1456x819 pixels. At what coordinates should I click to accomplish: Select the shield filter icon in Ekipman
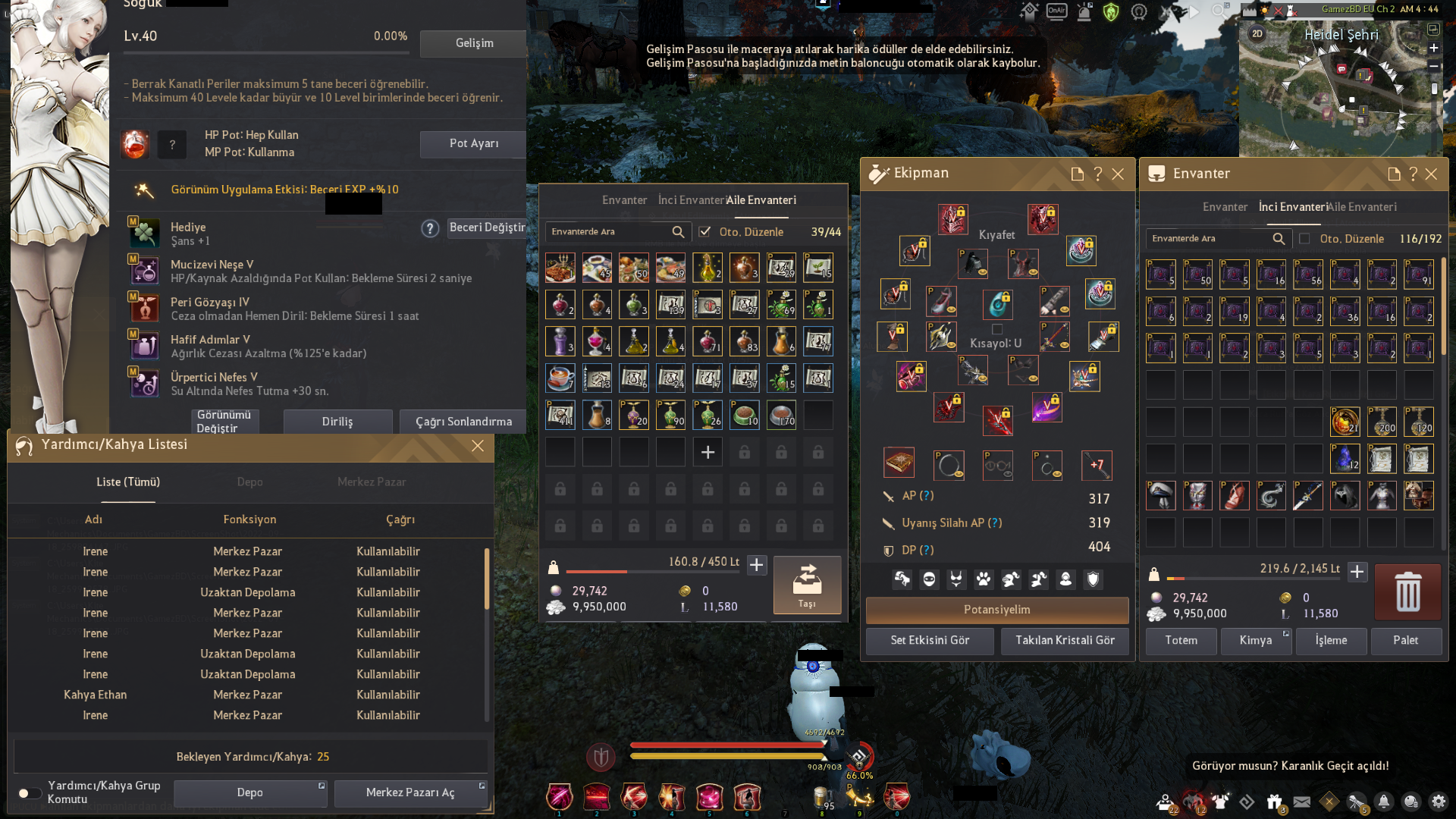1092,579
